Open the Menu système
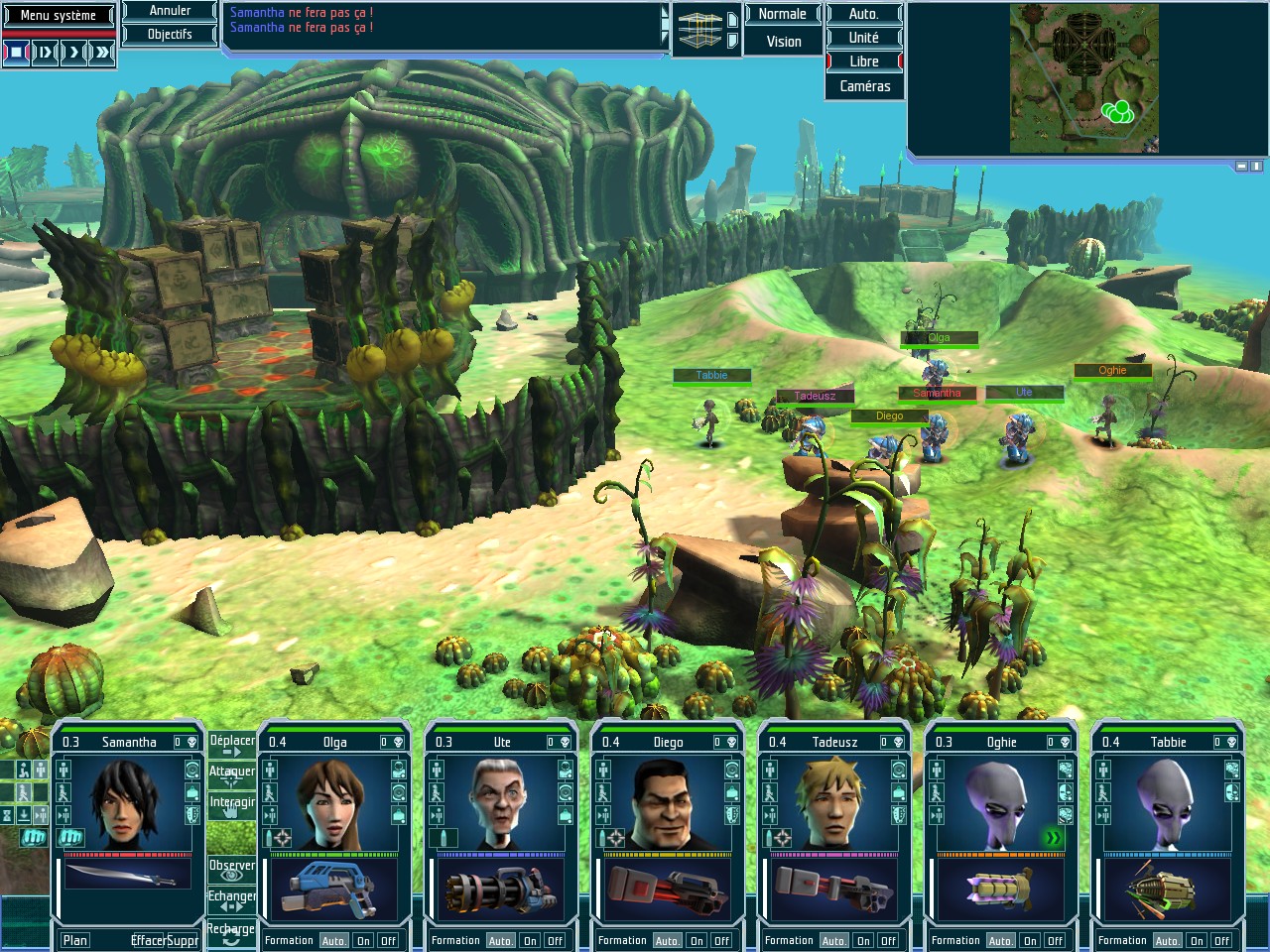 (x=59, y=15)
